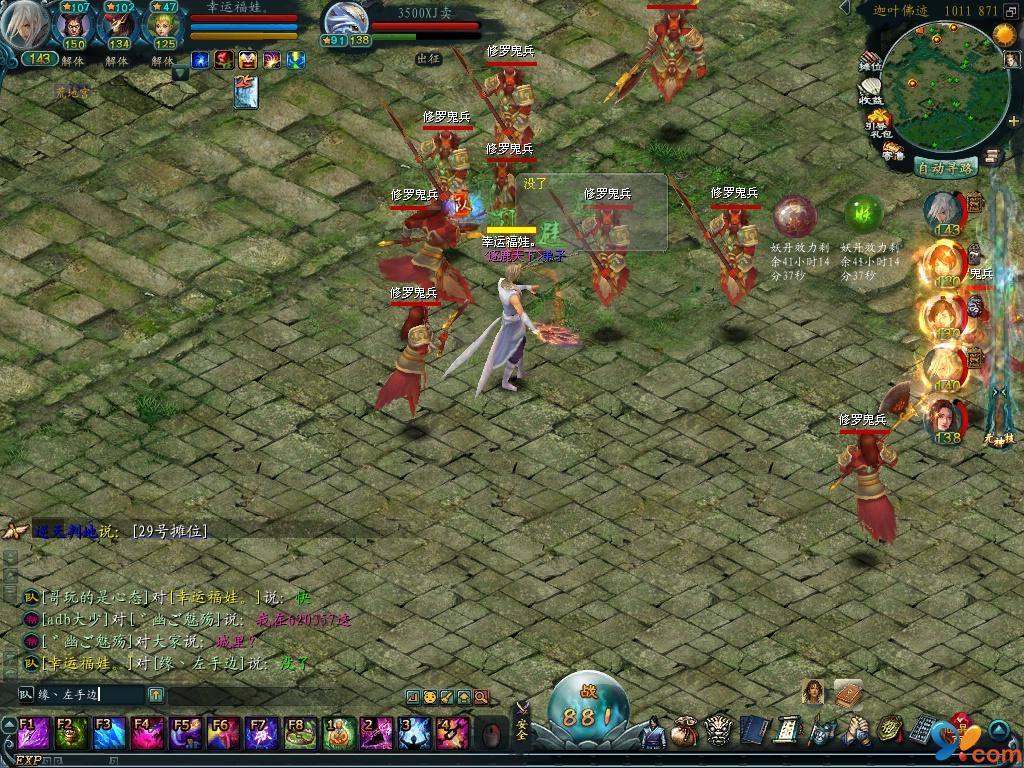Select the level 107 pet portrait
The width and height of the screenshot is (1024, 768).
coord(74,27)
